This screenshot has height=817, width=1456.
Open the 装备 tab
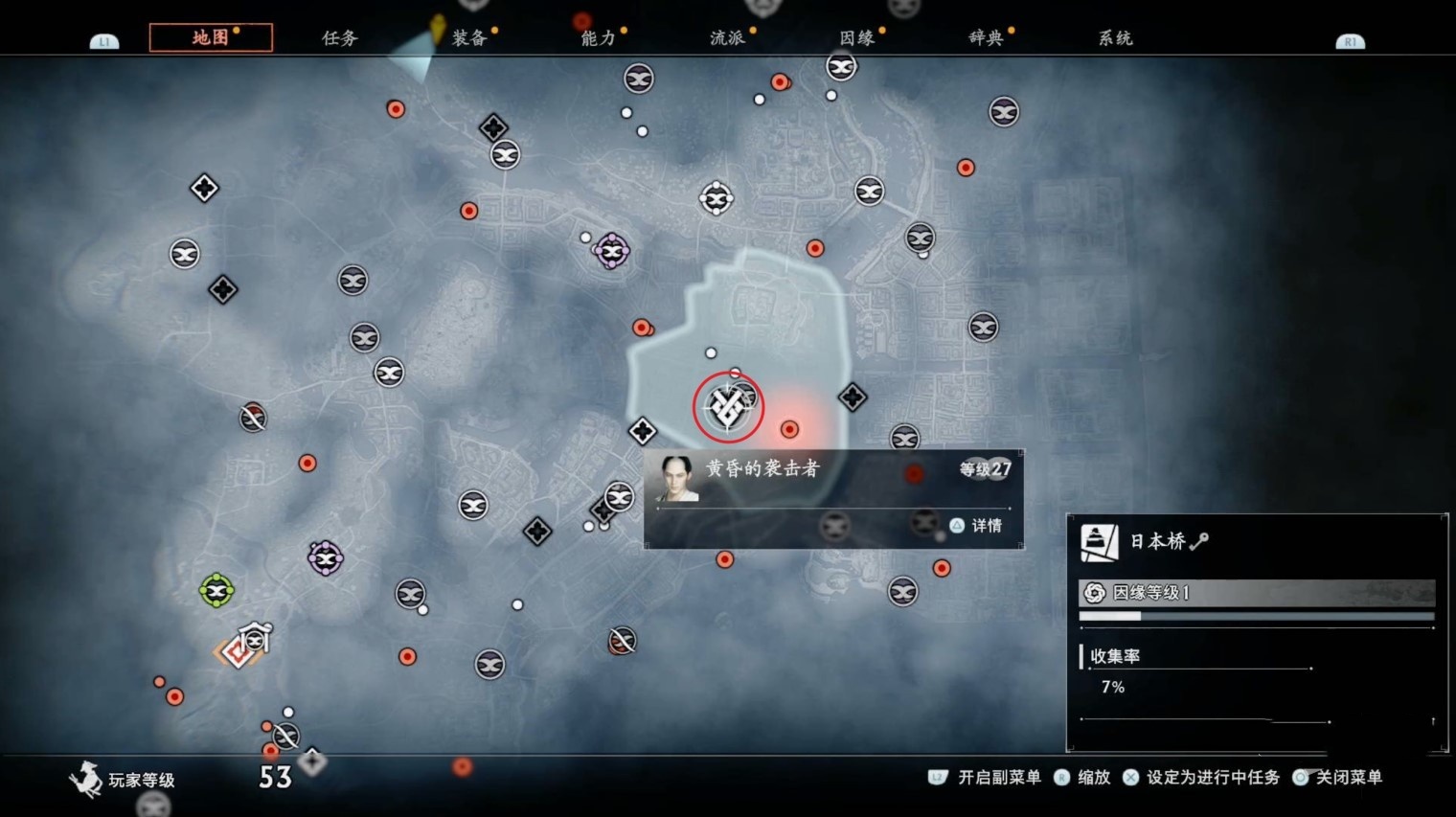pos(469,38)
